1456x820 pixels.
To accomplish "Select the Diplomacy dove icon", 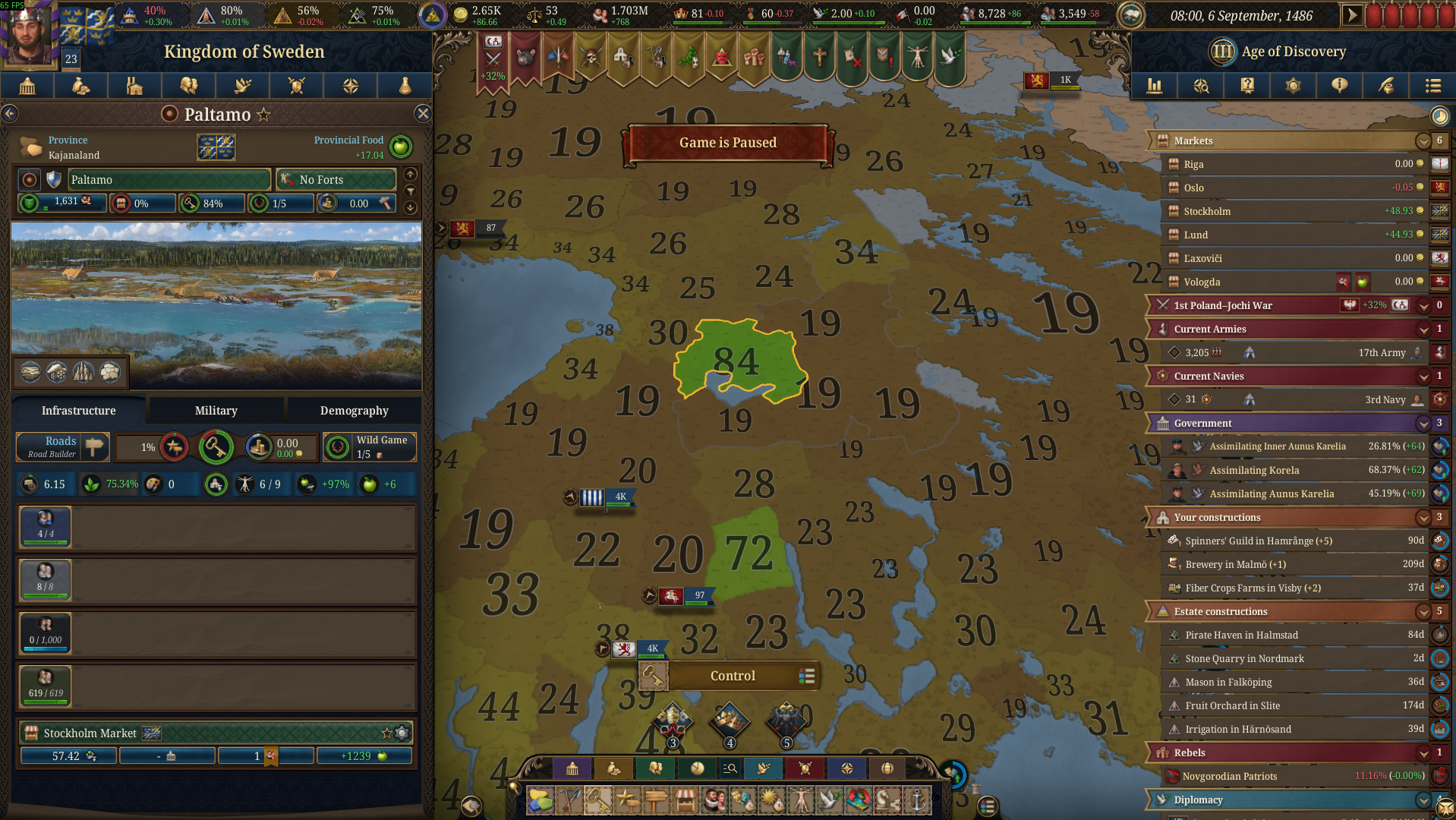I will click(242, 86).
